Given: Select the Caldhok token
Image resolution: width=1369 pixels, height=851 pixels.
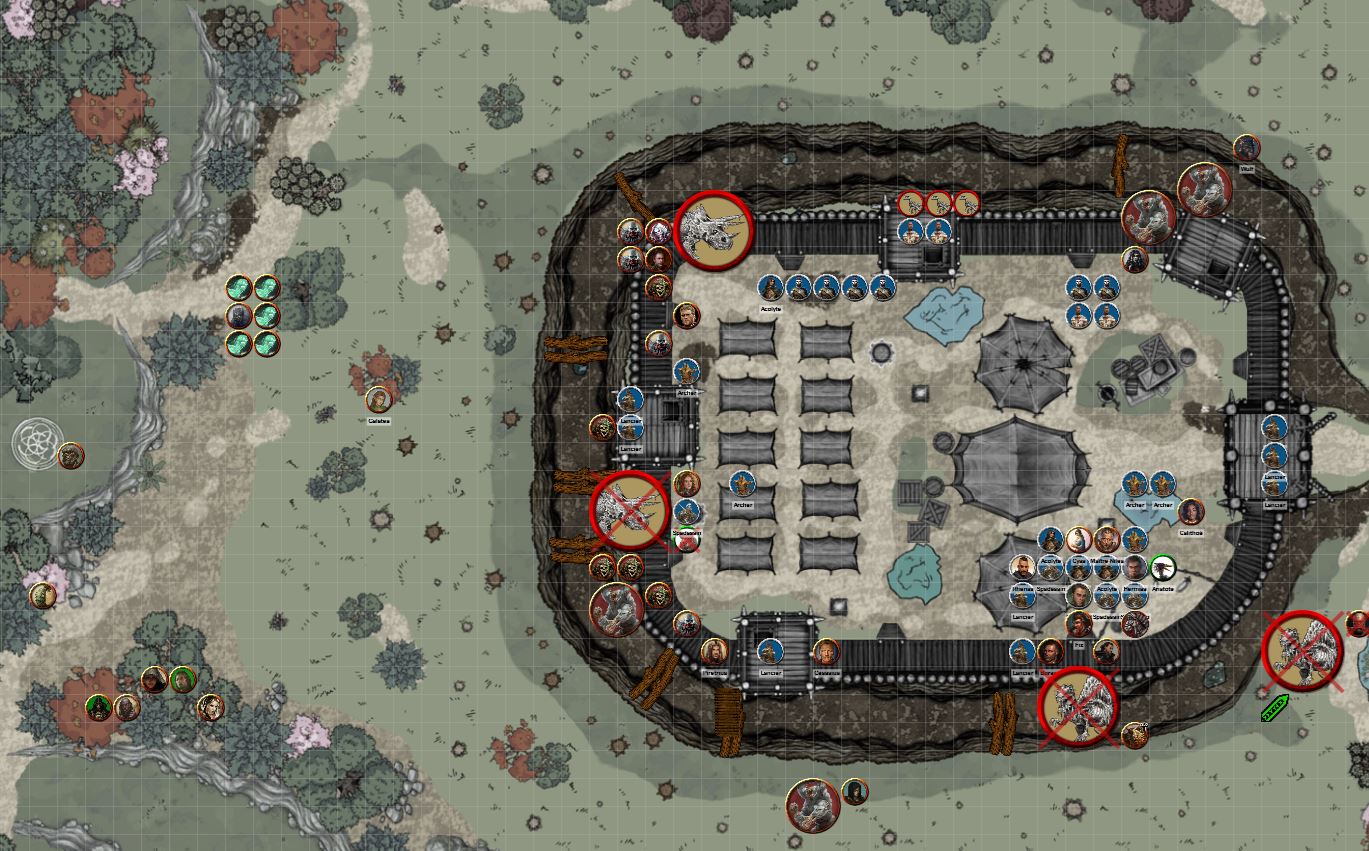Looking at the screenshot, I should (x=1191, y=512).
